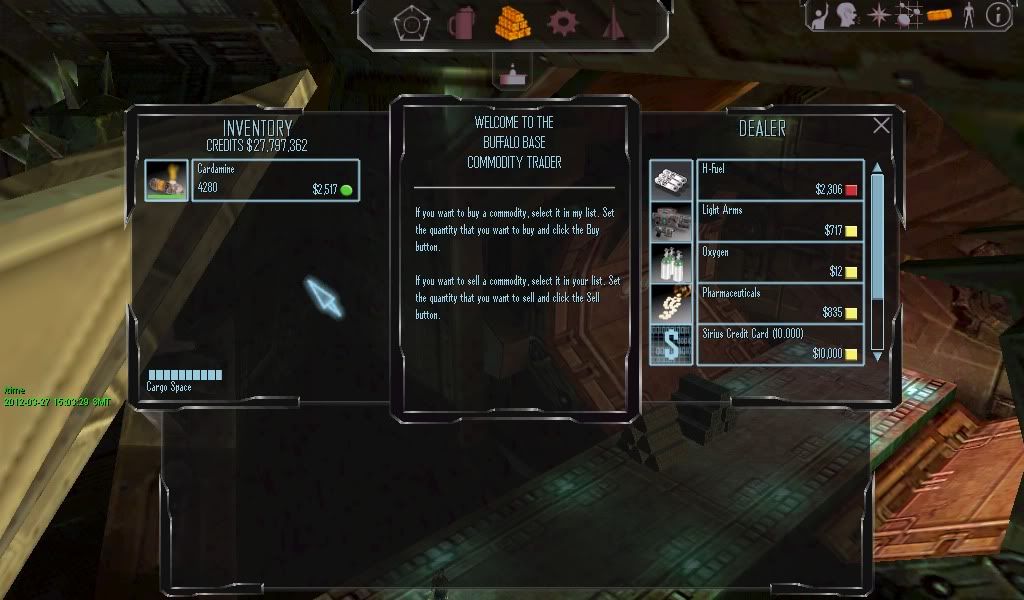This screenshot has height=600, width=1024.
Task: Open the ship dealer icon
Action: pos(612,22)
